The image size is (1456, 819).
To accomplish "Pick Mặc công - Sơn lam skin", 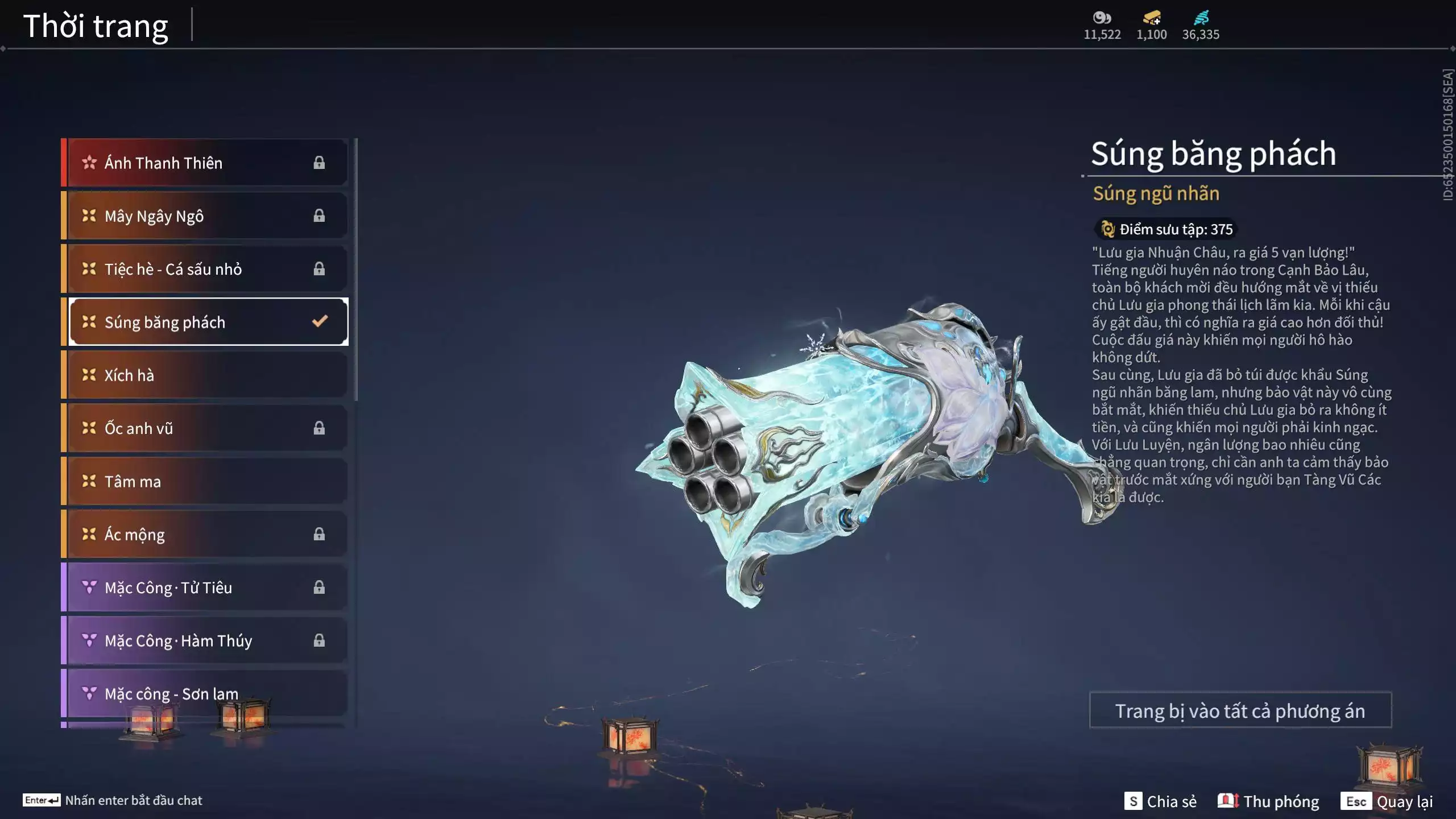I will (205, 693).
